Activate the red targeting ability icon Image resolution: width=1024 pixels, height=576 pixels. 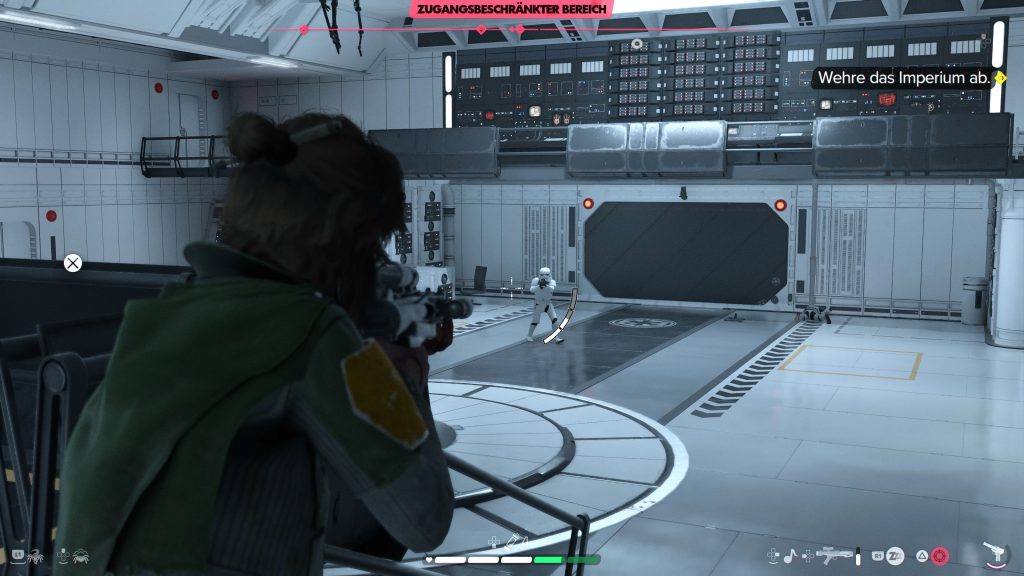[x=939, y=555]
